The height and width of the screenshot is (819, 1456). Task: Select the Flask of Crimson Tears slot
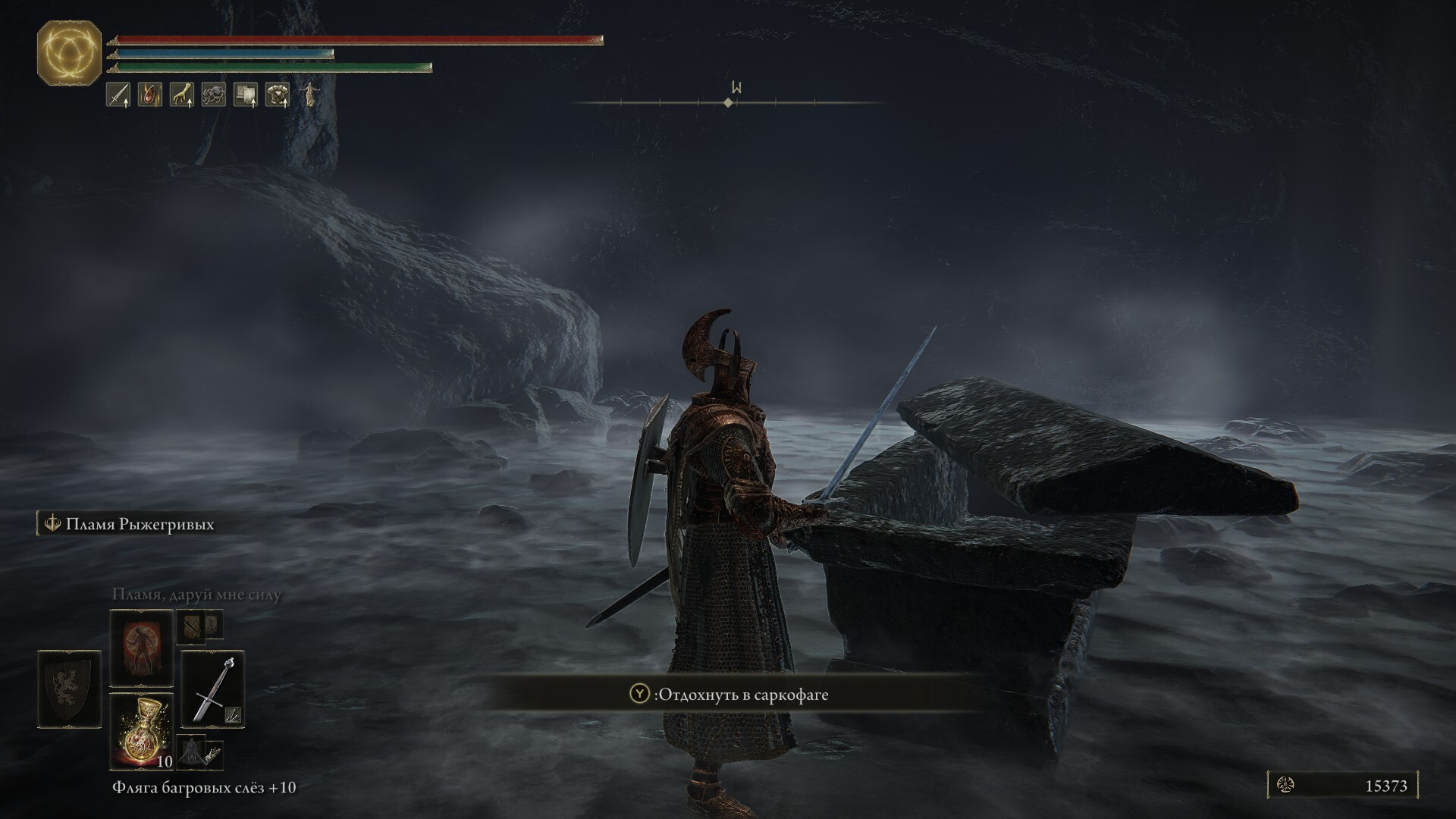[x=142, y=730]
